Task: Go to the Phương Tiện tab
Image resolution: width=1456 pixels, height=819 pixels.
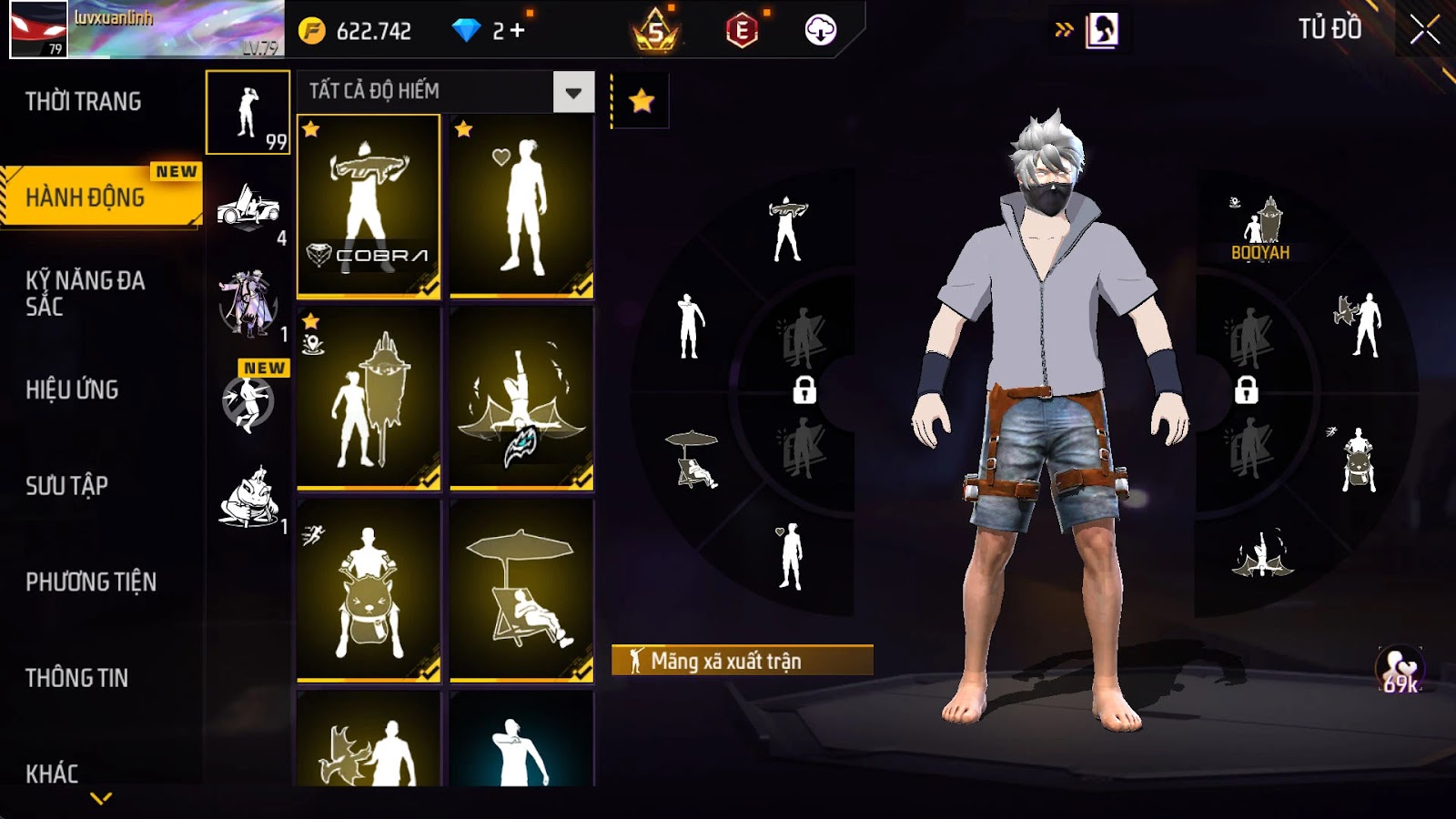Action: coord(91,582)
